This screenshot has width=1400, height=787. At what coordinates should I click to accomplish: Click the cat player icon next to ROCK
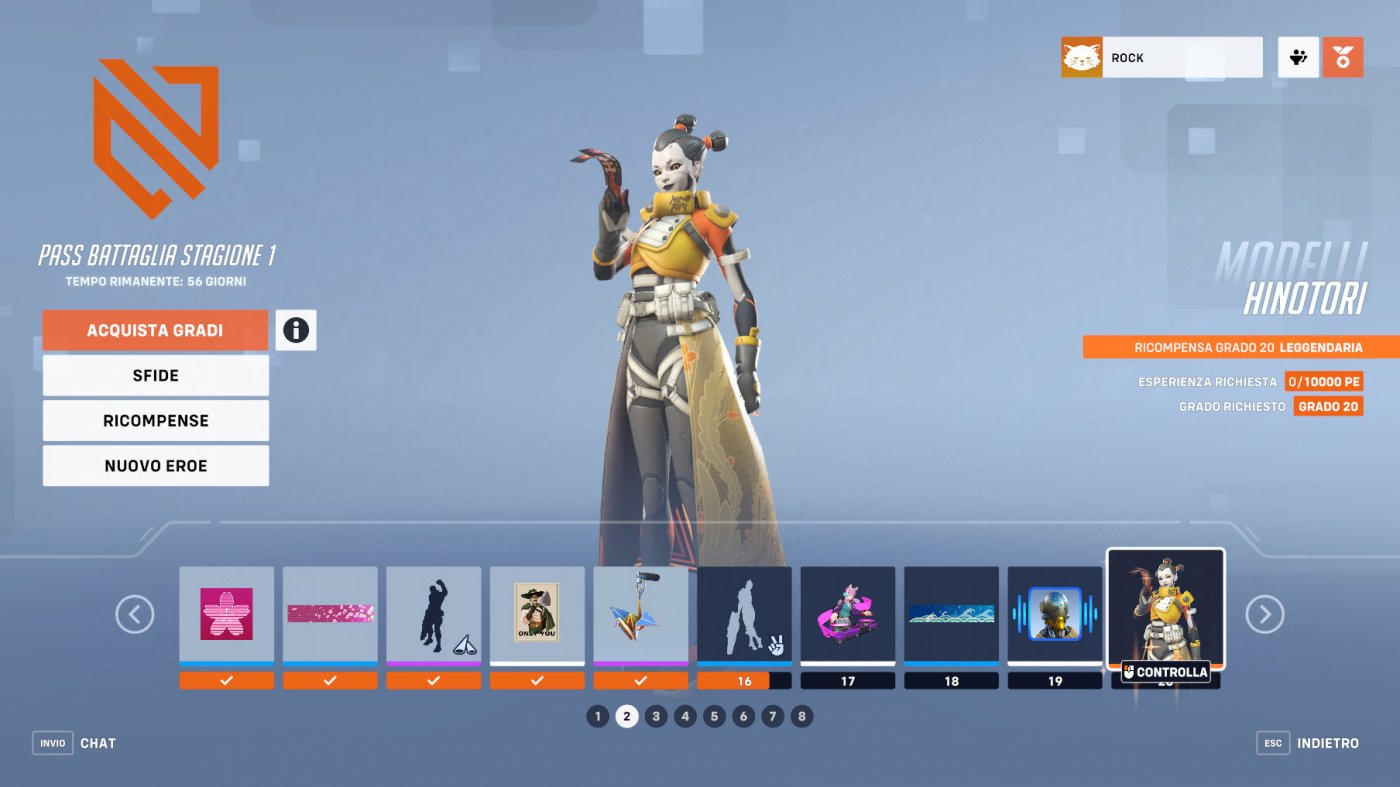pos(1082,57)
